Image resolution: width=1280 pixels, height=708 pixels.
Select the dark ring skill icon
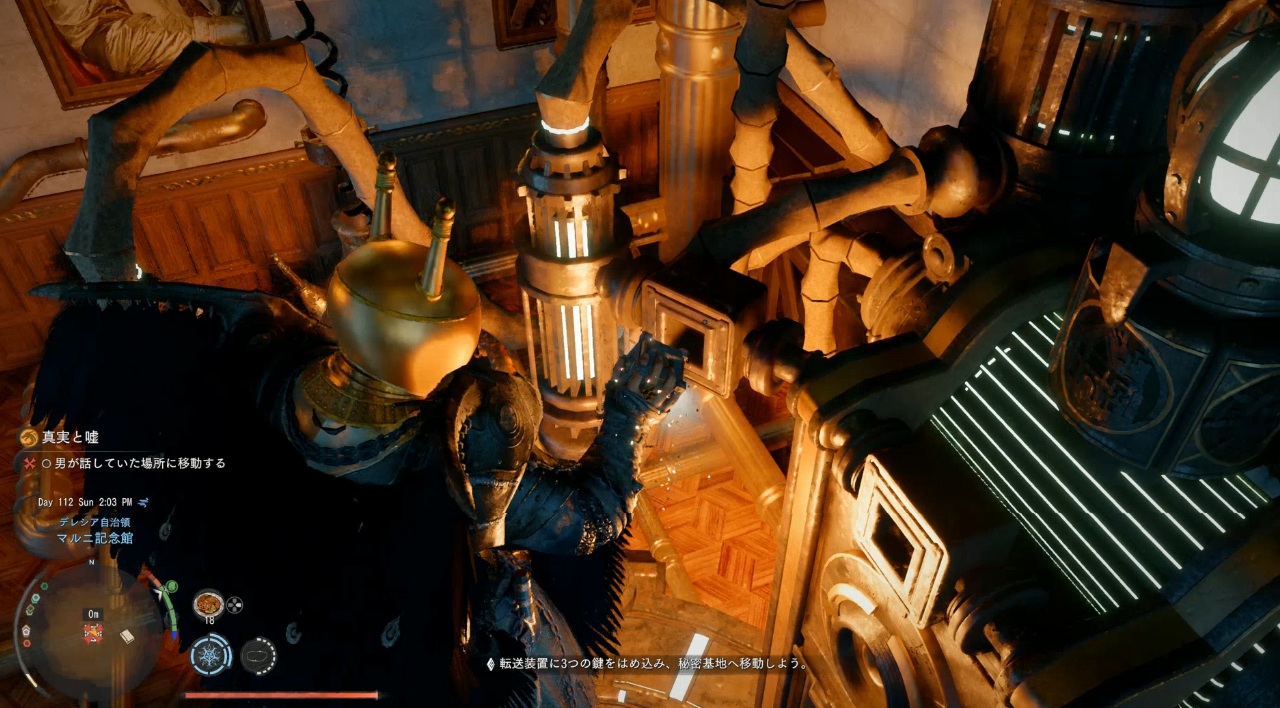258,655
